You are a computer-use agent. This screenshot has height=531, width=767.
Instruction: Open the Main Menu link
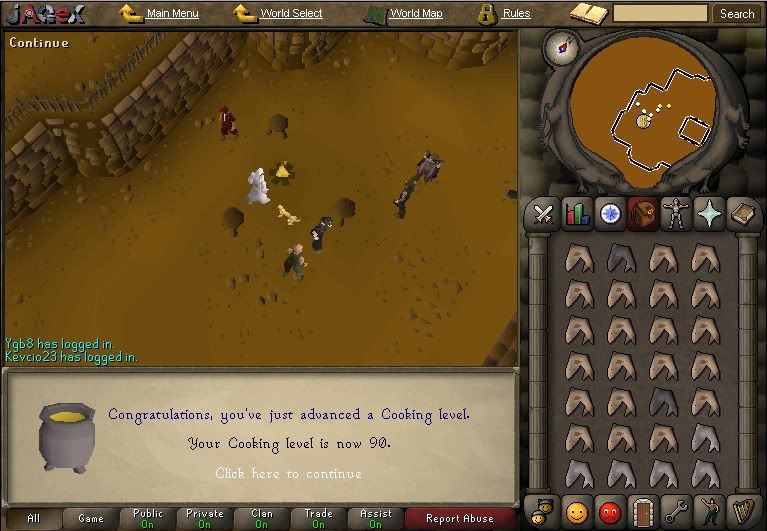(x=172, y=14)
